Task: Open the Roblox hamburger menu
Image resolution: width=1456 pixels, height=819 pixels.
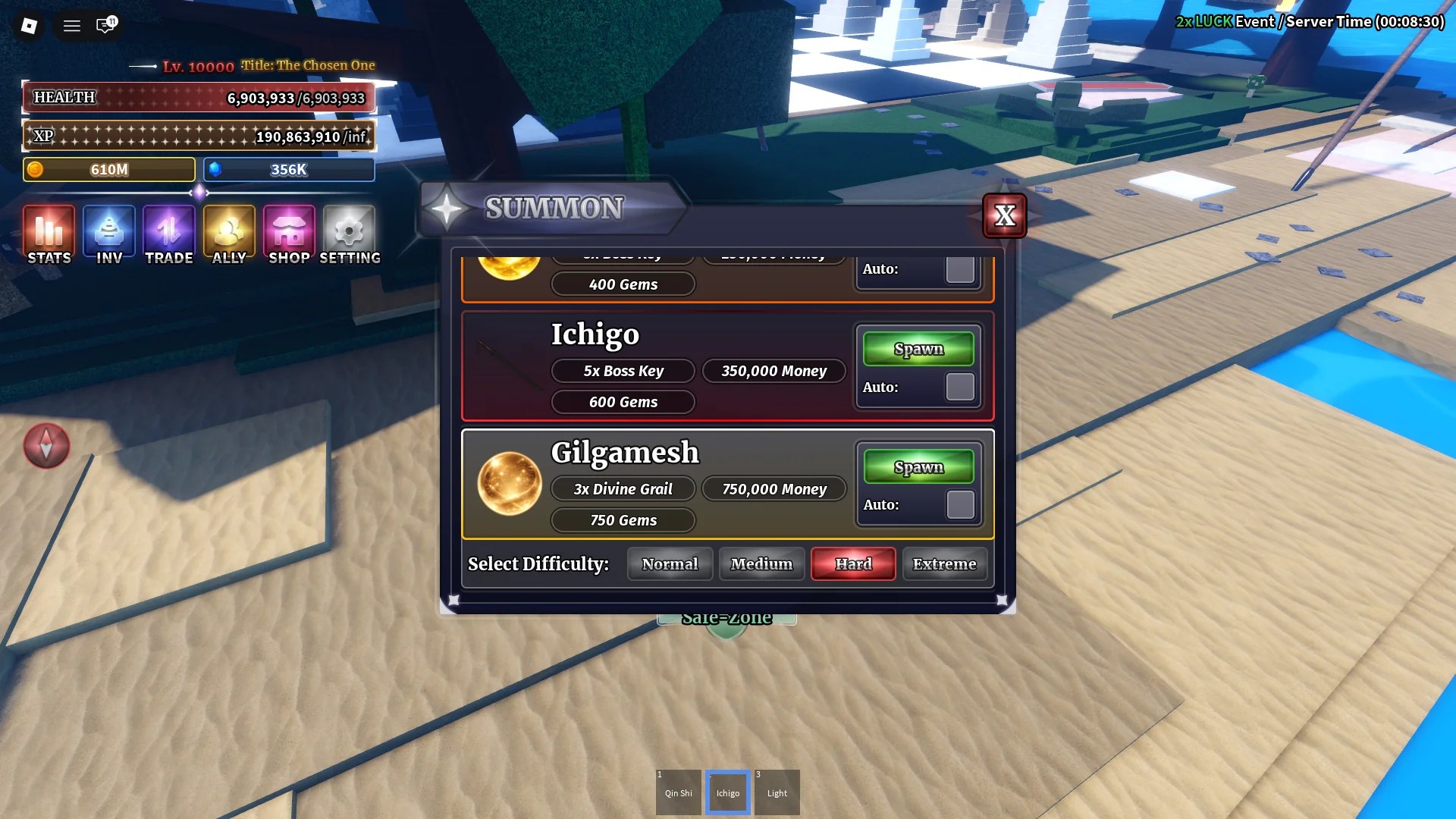Action: coord(71,25)
